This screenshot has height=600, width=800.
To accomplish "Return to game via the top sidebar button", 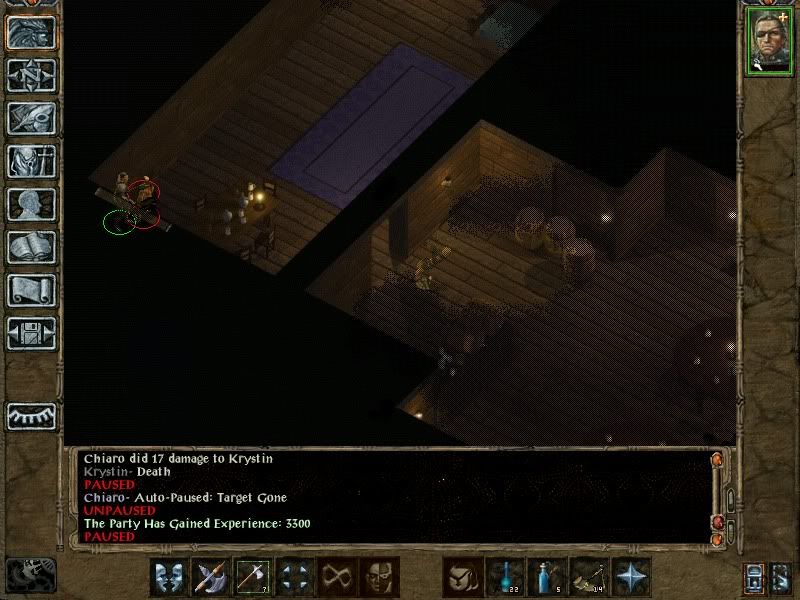I will pos(31,32).
